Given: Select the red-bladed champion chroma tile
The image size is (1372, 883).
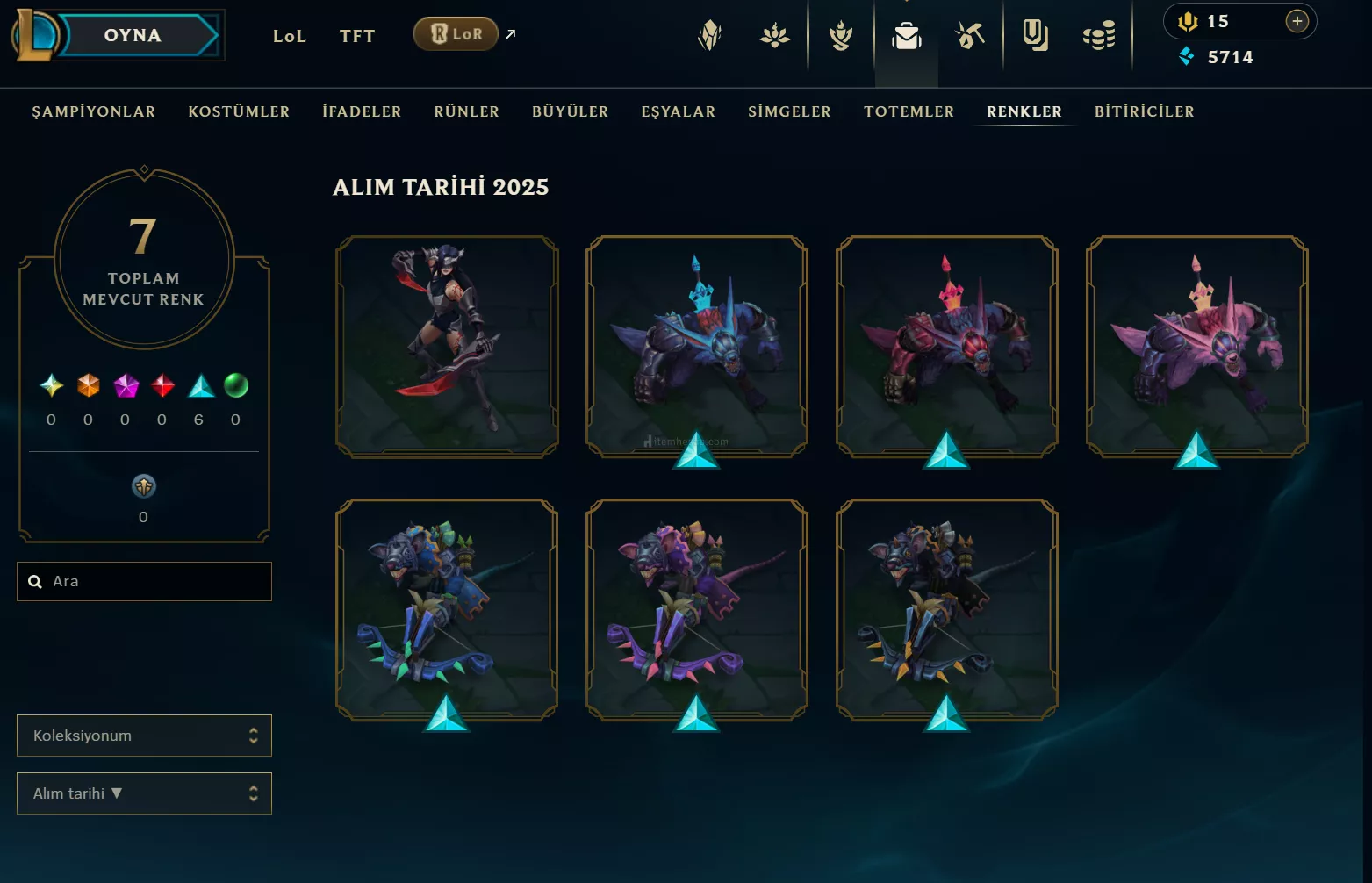Looking at the screenshot, I should coord(447,346).
